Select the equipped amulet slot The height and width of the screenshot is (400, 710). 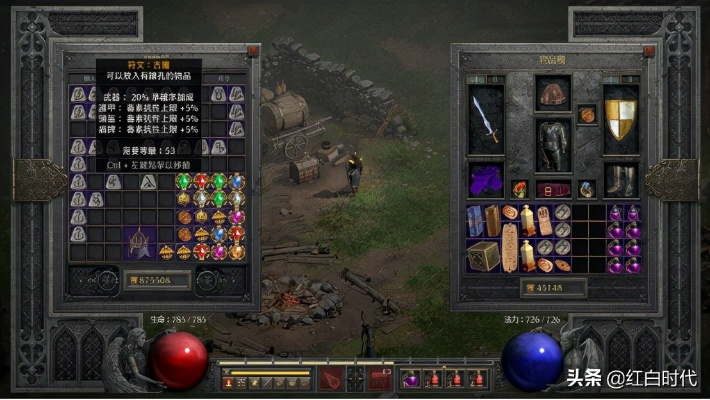tap(588, 115)
